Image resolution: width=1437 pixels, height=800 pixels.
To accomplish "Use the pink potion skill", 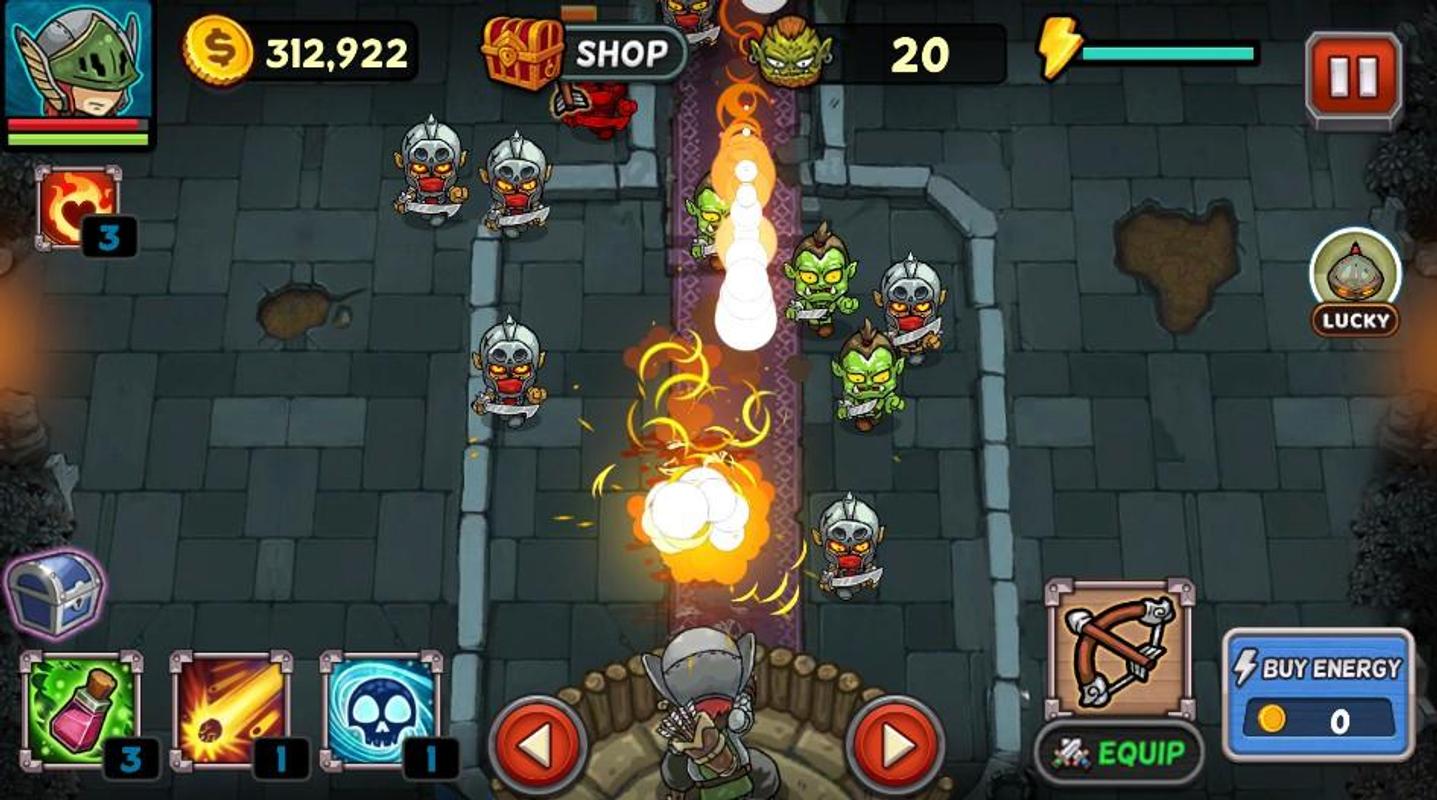I will [x=81, y=712].
